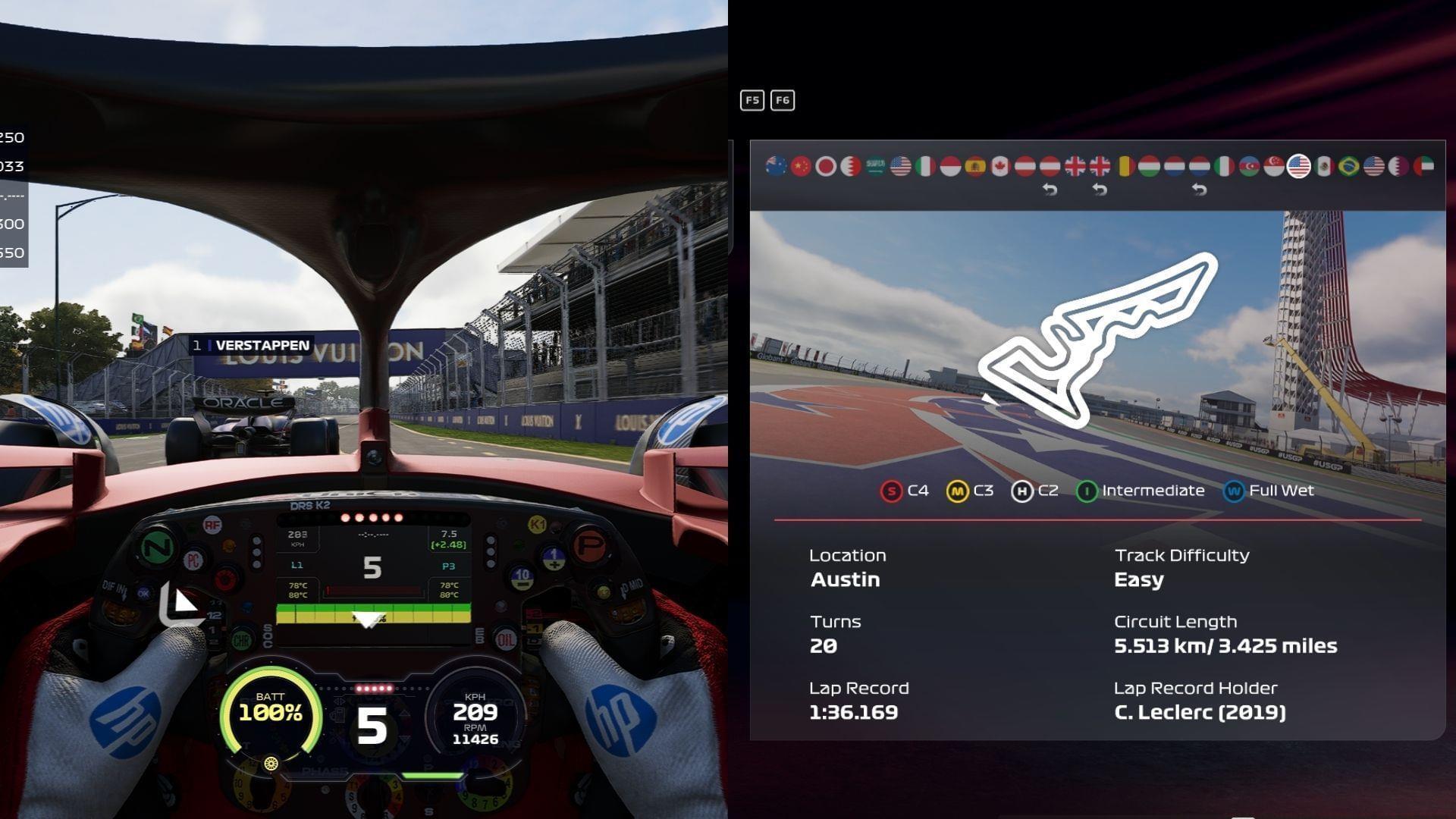Screen dimensions: 1456x819
Task: Choose the Monaco flag circuit
Action: pos(950,166)
